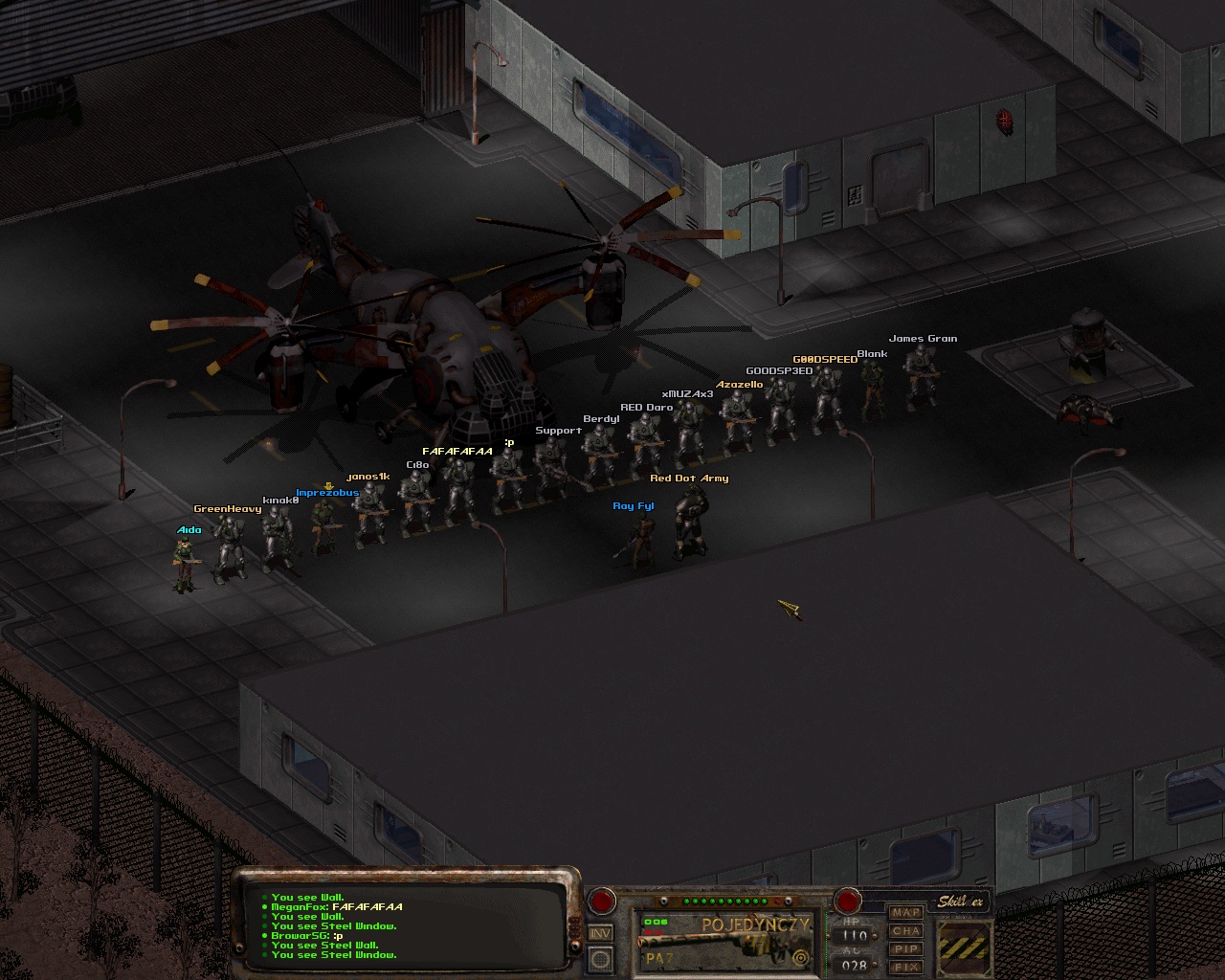This screenshot has height=980, width=1225.
Task: Click the red button right of the weapon slot
Action: point(848,901)
